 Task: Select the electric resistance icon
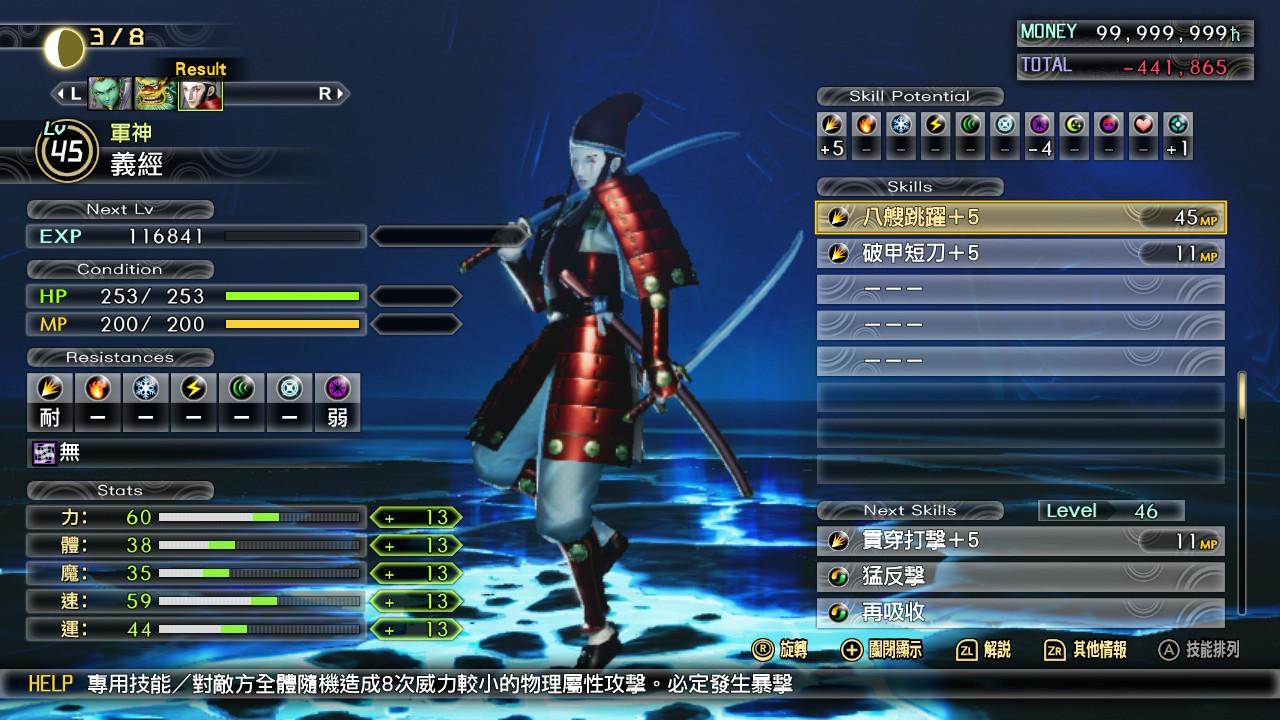[x=194, y=388]
